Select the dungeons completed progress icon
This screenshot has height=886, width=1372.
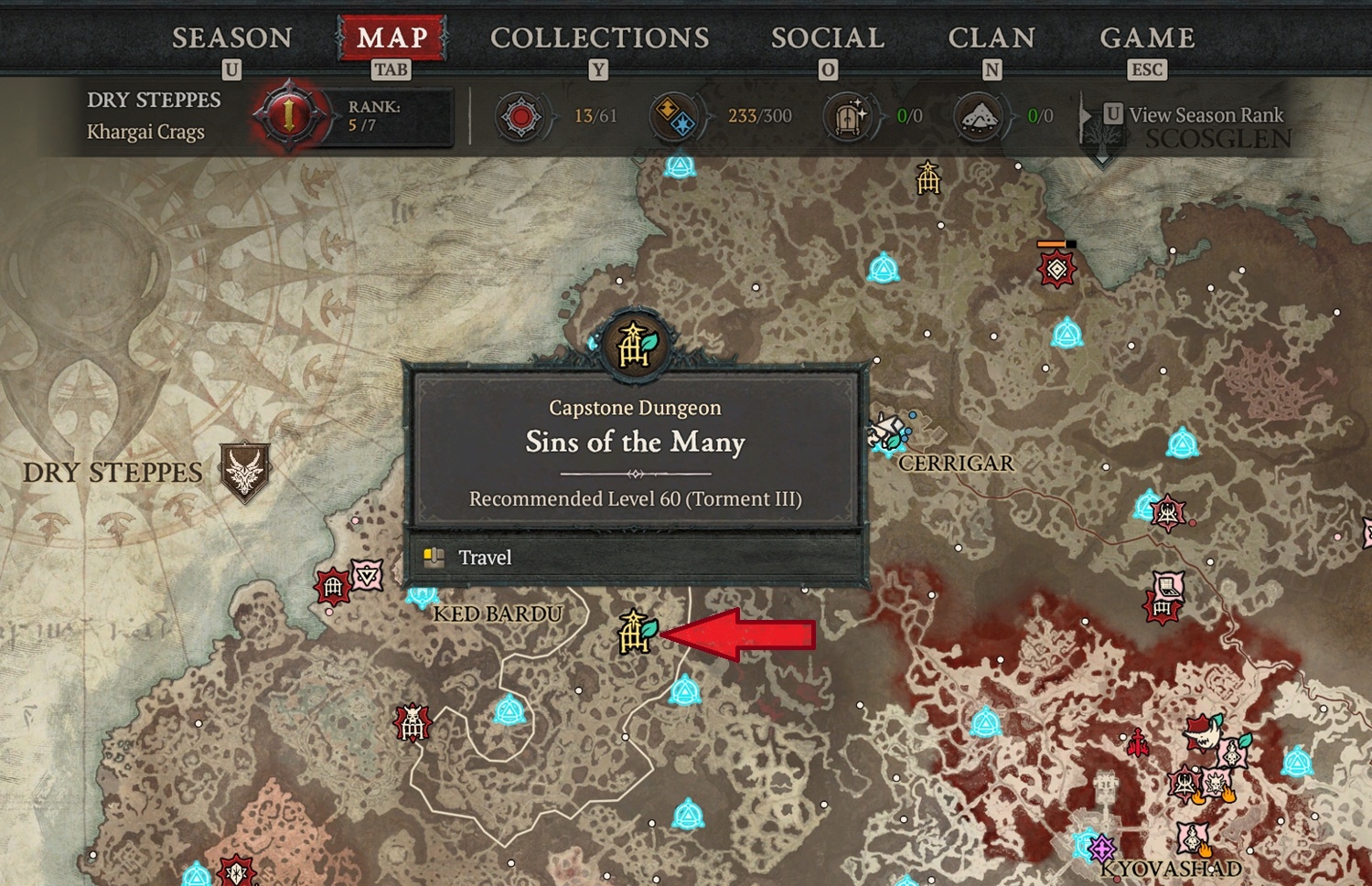click(x=847, y=117)
